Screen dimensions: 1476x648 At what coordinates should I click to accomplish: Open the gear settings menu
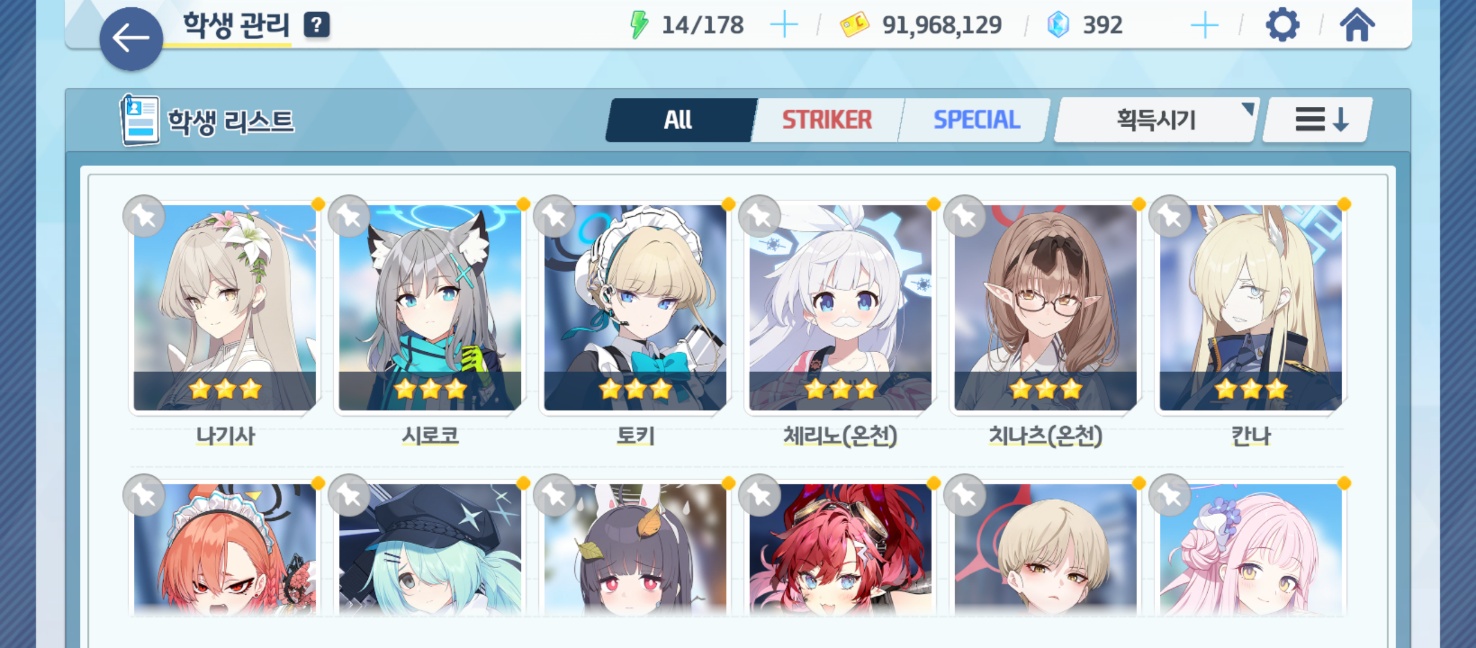click(x=1282, y=25)
